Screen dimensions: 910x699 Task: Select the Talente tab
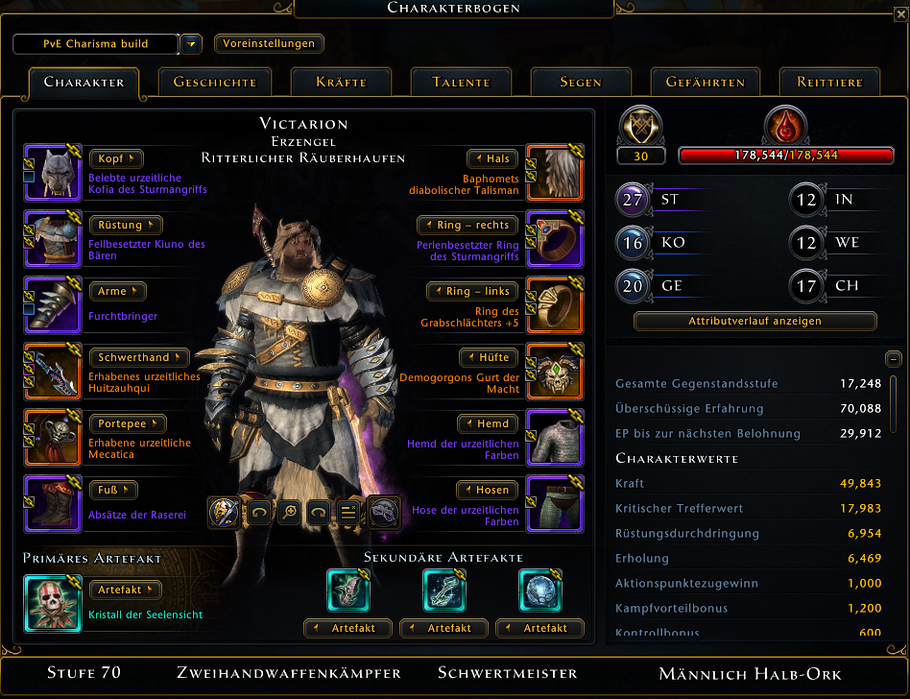click(461, 82)
